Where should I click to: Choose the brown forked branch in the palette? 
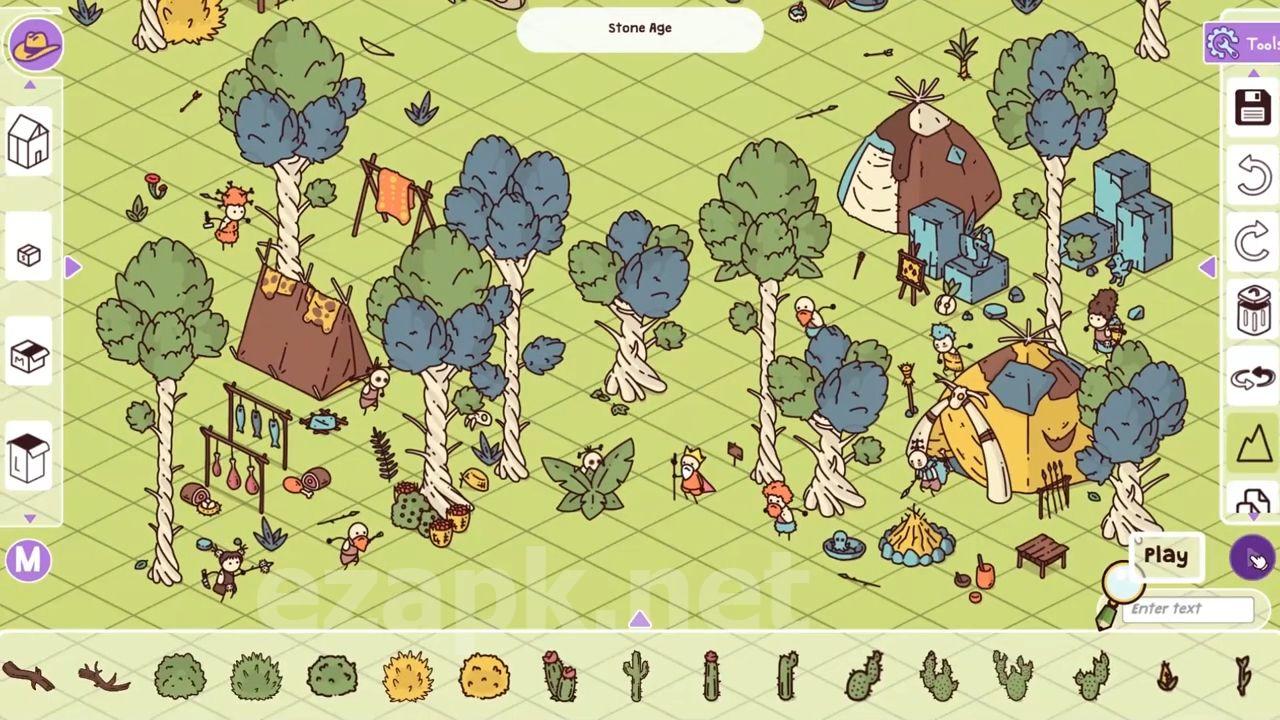click(103, 678)
